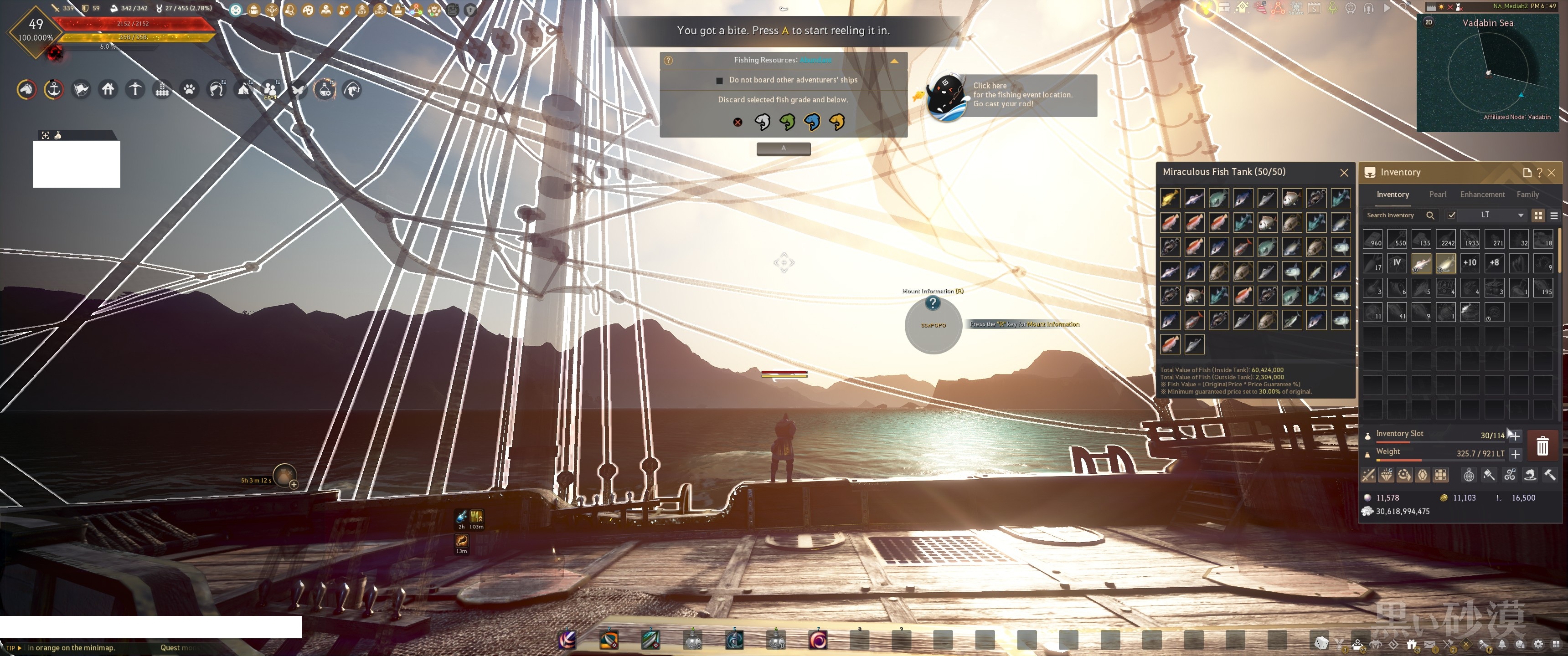This screenshot has height=656, width=1568.
Task: Open the Enhancement tab
Action: tap(1481, 195)
